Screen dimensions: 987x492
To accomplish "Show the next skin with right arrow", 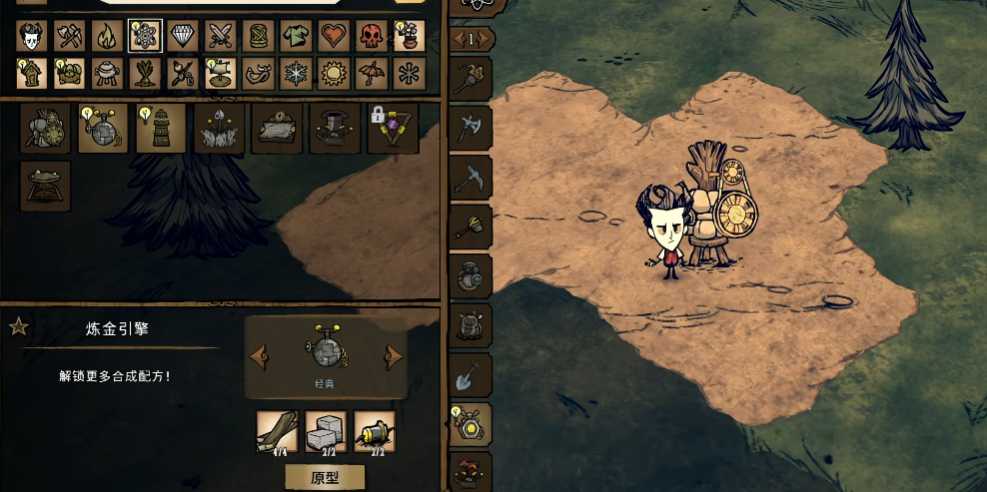I will coord(394,356).
